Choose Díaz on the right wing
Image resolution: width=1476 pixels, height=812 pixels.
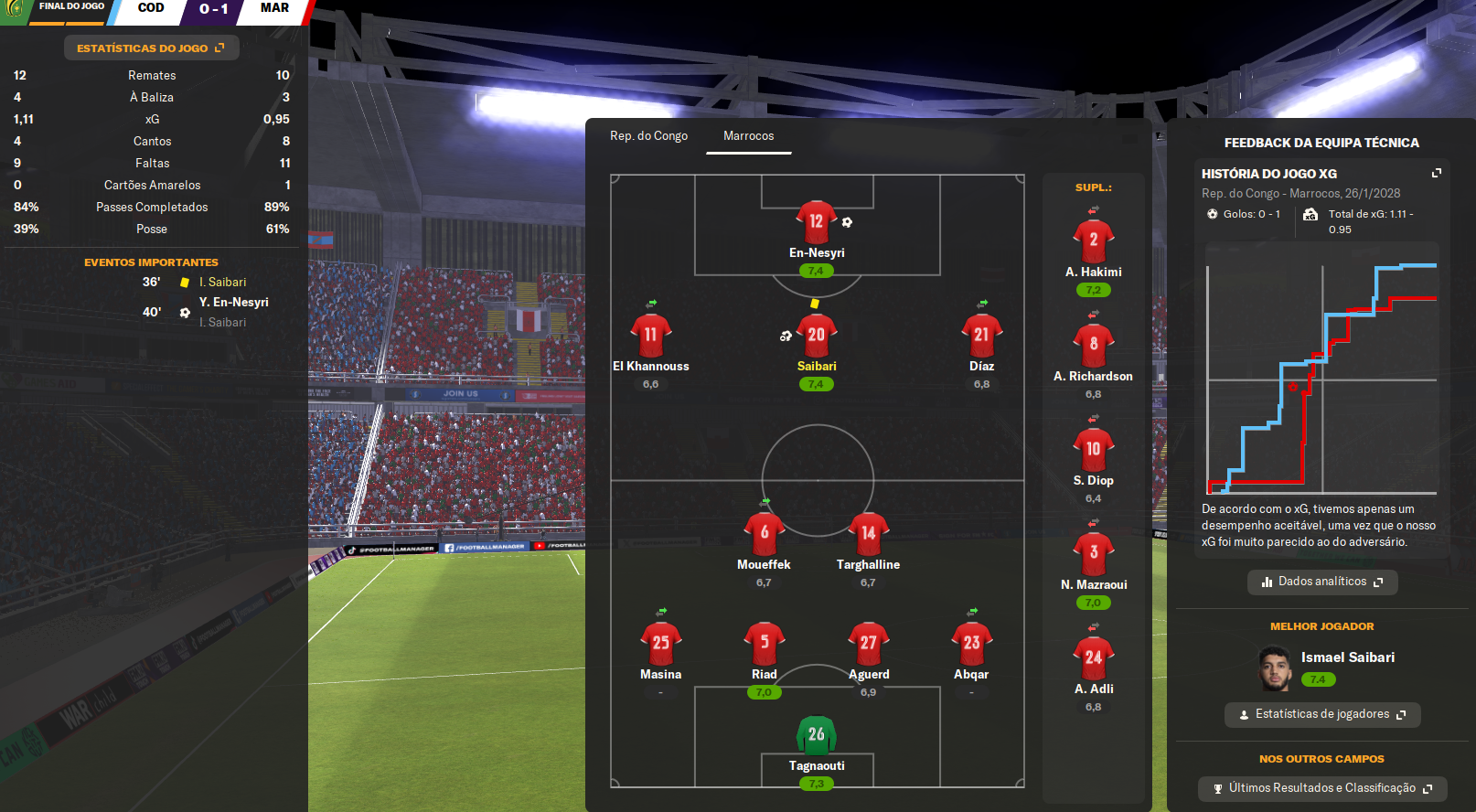pos(981,337)
